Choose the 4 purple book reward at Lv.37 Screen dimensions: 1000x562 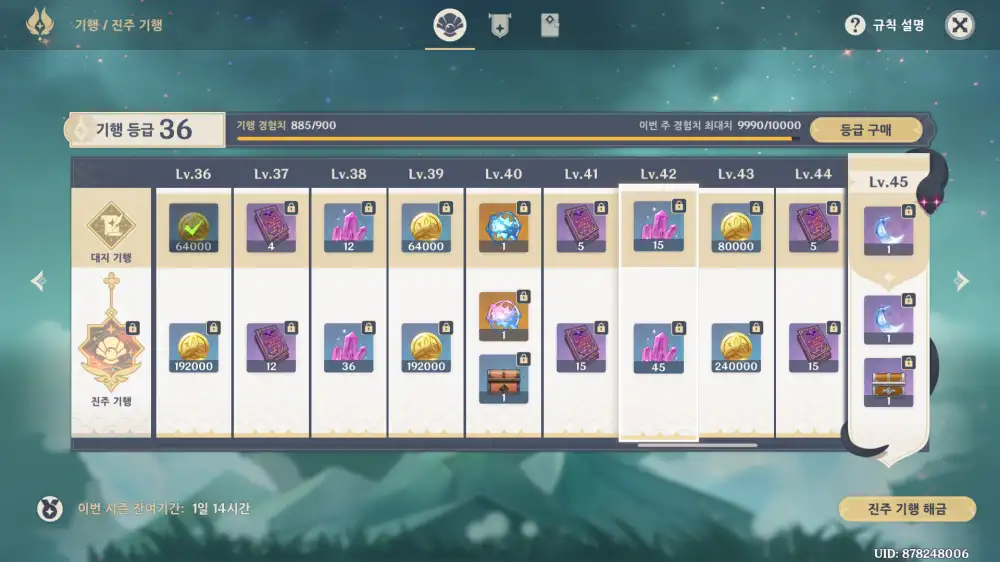(x=271, y=227)
